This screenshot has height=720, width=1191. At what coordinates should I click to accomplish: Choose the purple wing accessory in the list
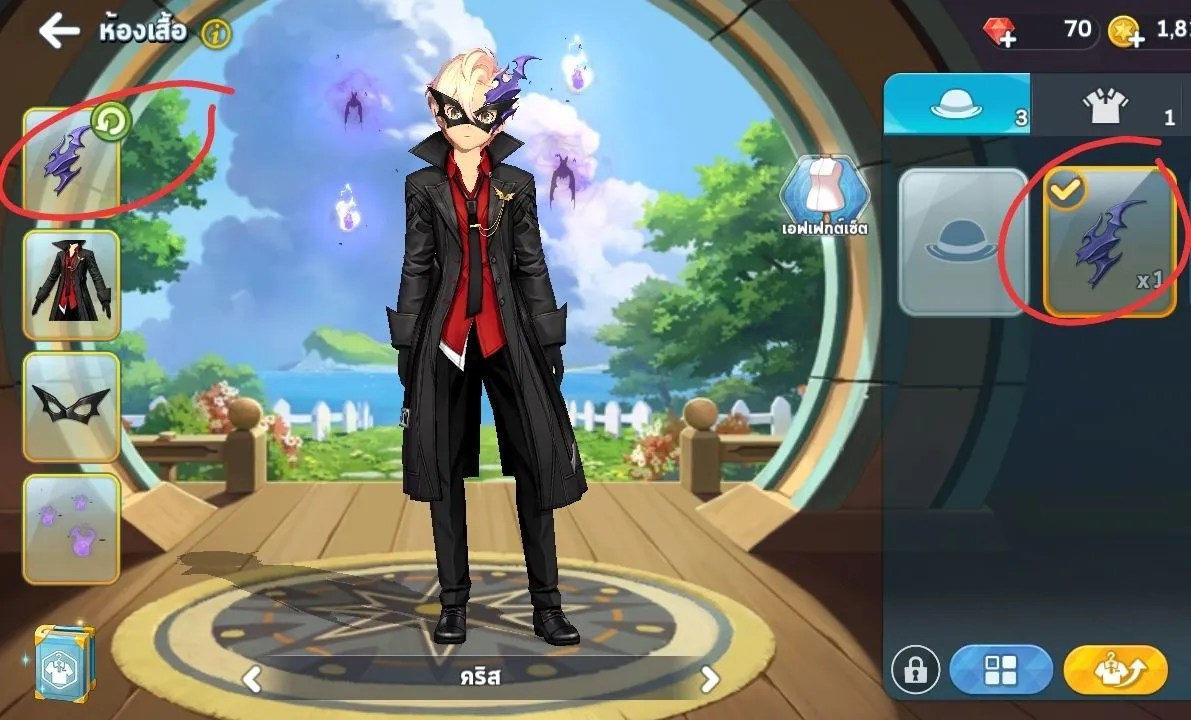[1109, 242]
